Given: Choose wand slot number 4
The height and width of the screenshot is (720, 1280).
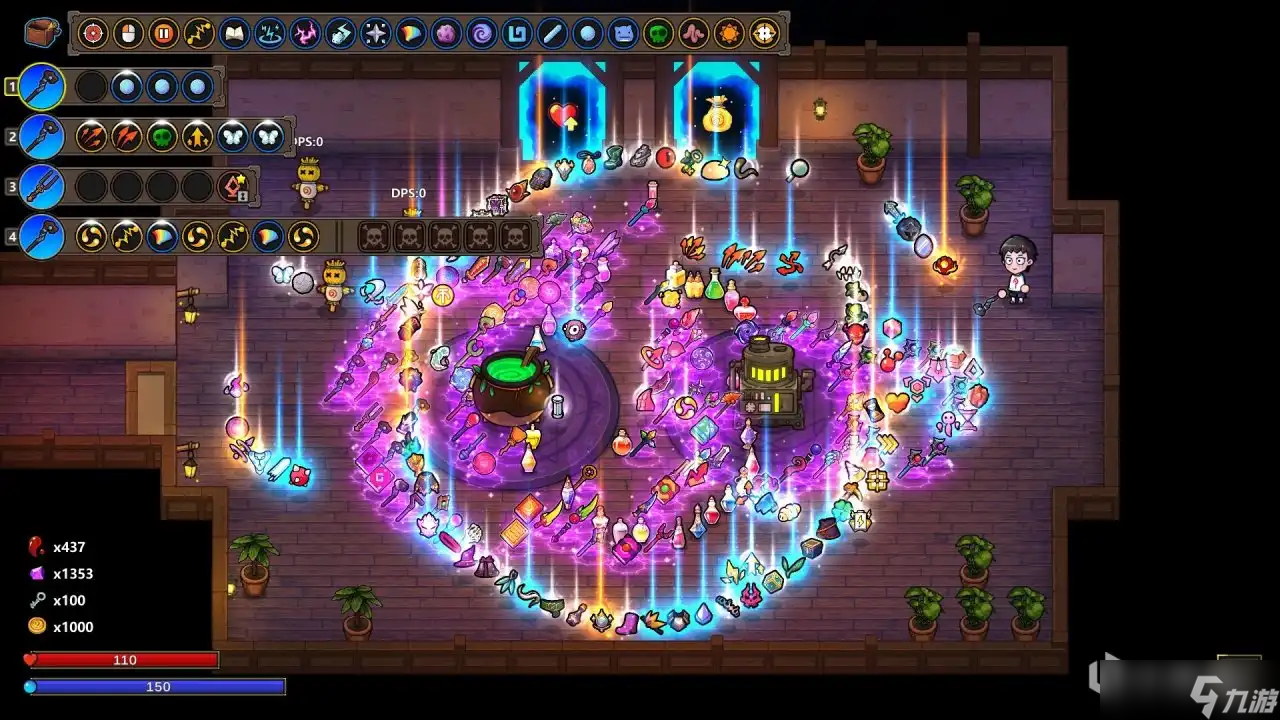Looking at the screenshot, I should coord(42,237).
